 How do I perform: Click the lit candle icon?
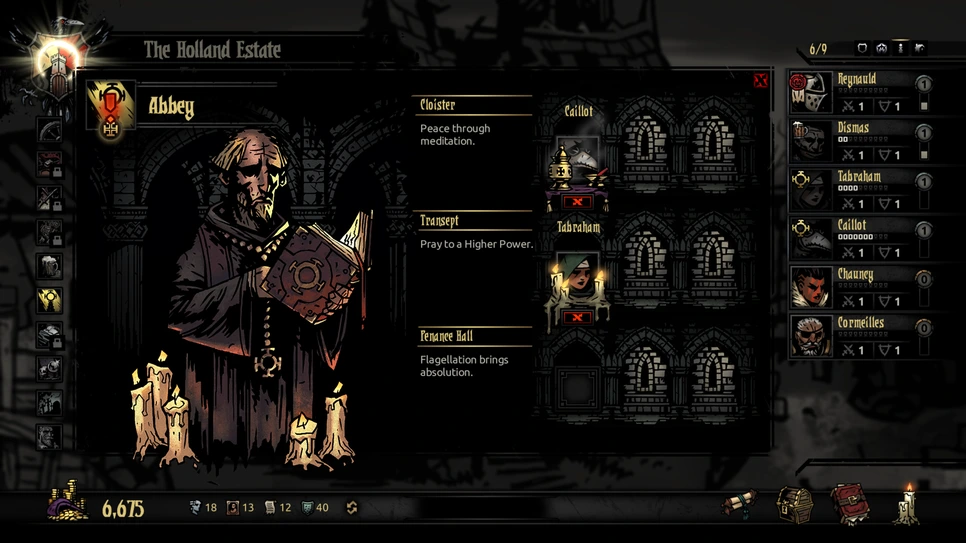pos(909,503)
